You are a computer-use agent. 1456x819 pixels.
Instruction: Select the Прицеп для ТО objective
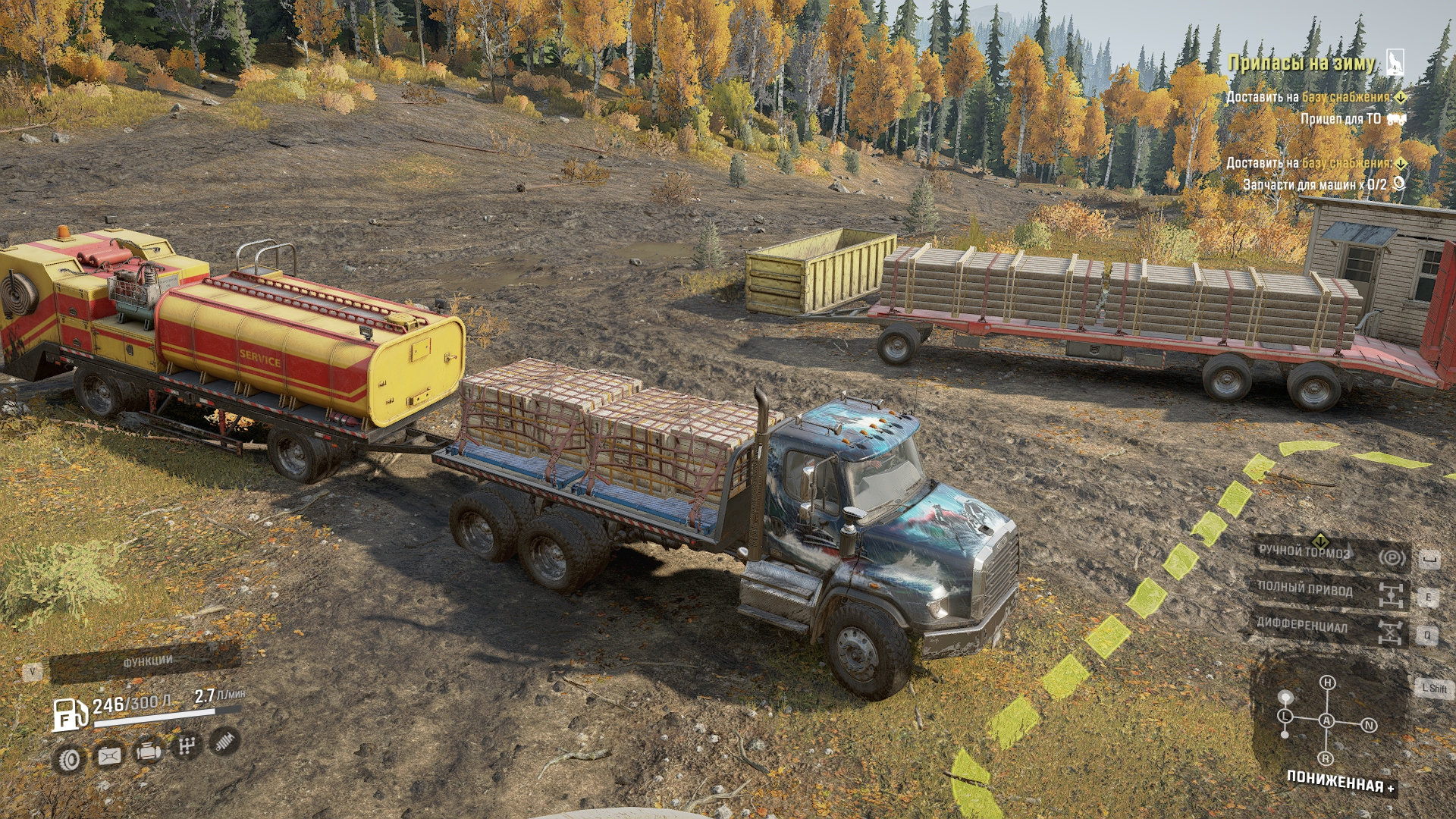(x=1341, y=119)
